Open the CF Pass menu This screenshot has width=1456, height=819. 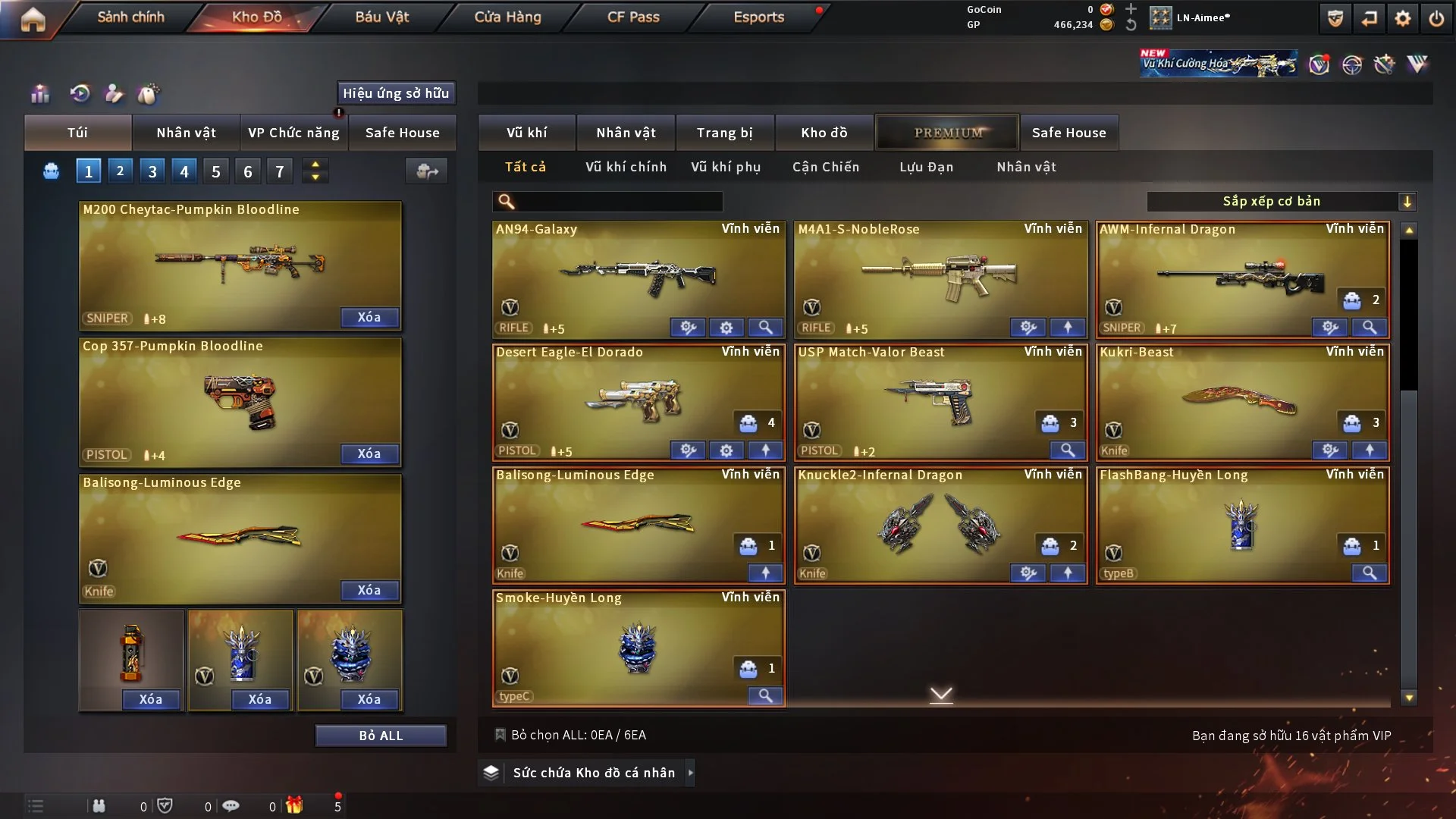click(x=633, y=17)
